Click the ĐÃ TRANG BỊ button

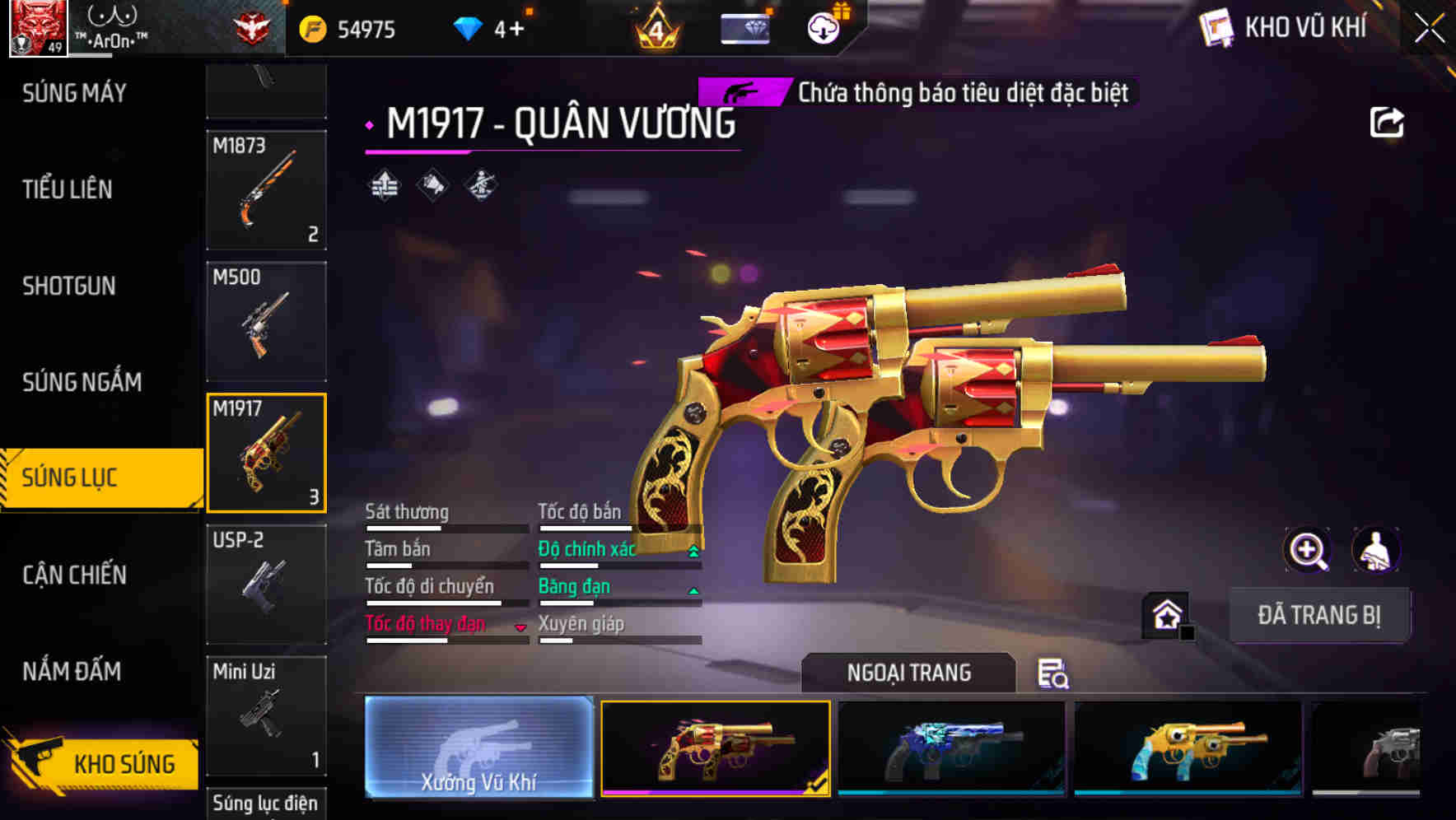1319,614
